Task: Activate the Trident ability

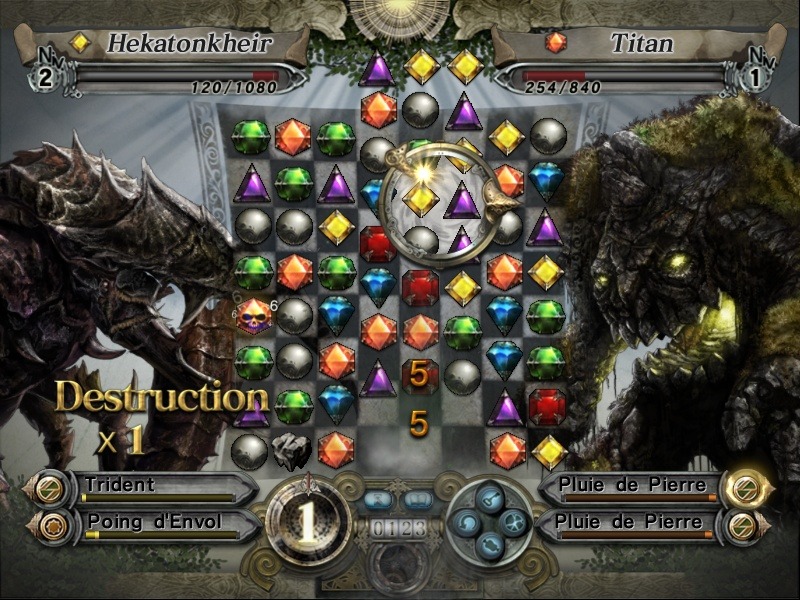Action: pyautogui.click(x=150, y=487)
